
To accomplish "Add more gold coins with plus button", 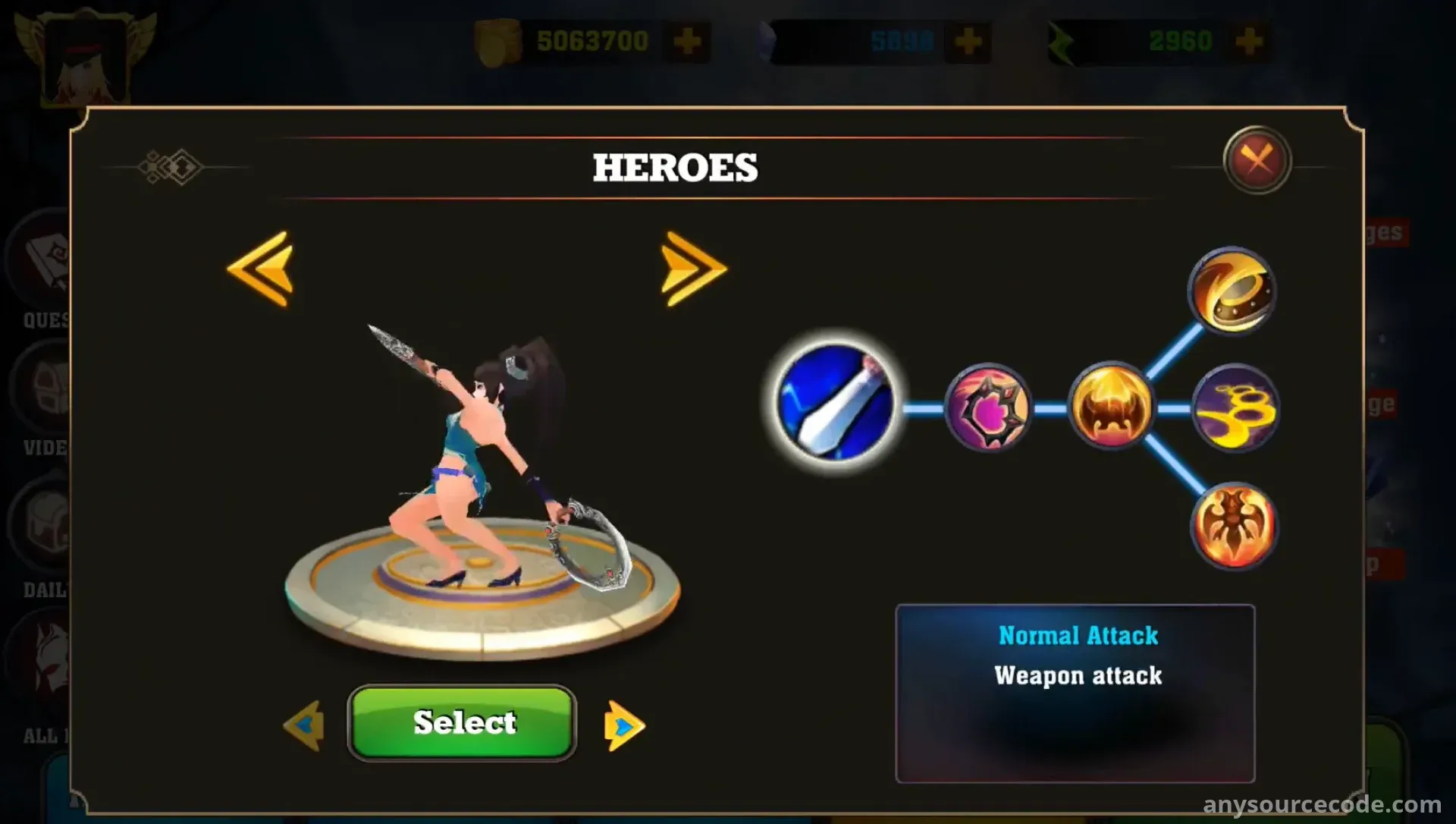I will 687,41.
